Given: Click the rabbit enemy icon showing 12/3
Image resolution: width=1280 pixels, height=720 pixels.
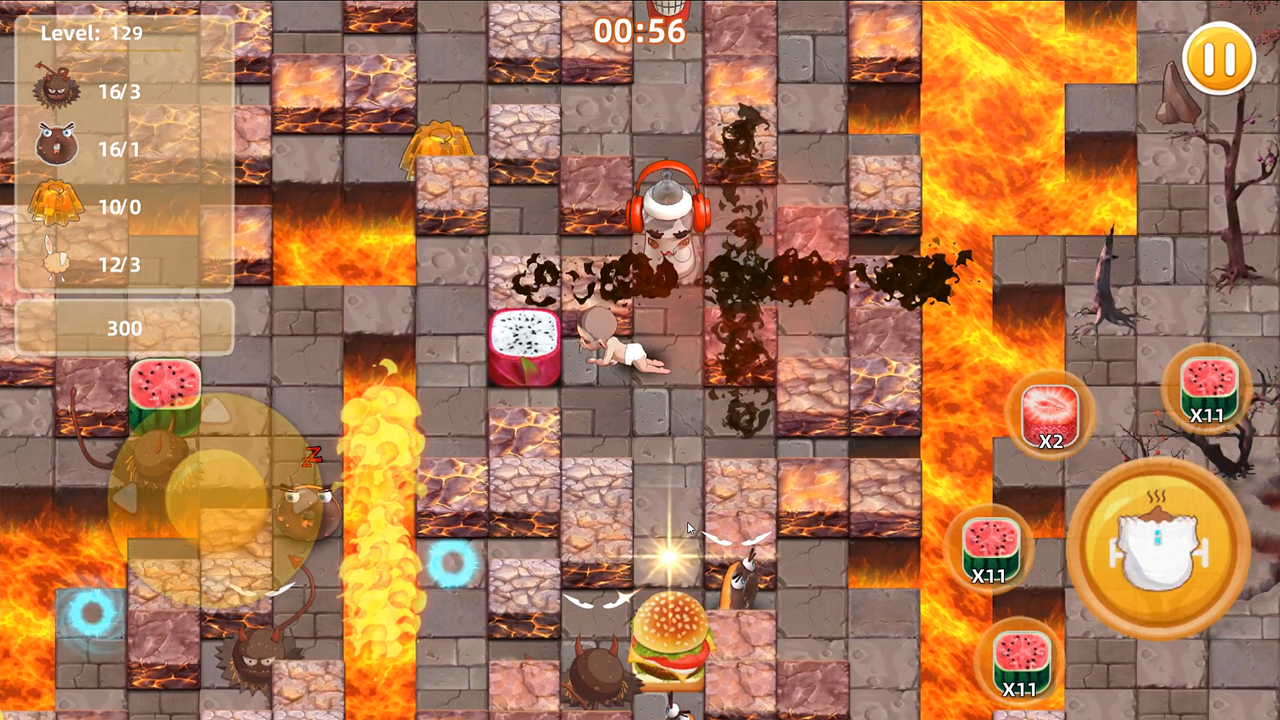Looking at the screenshot, I should click(55, 260).
